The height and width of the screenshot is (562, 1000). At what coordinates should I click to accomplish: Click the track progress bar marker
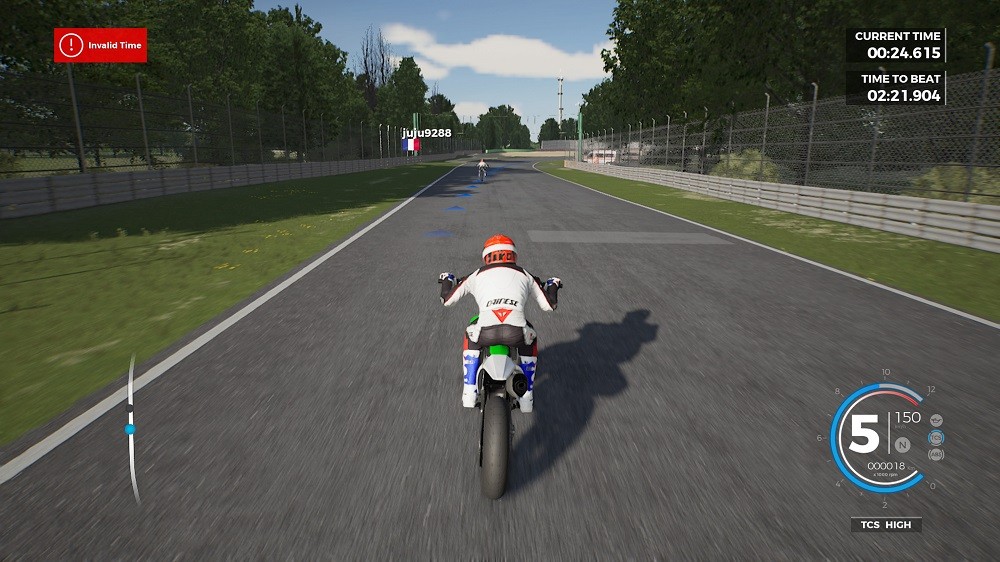pos(130,429)
